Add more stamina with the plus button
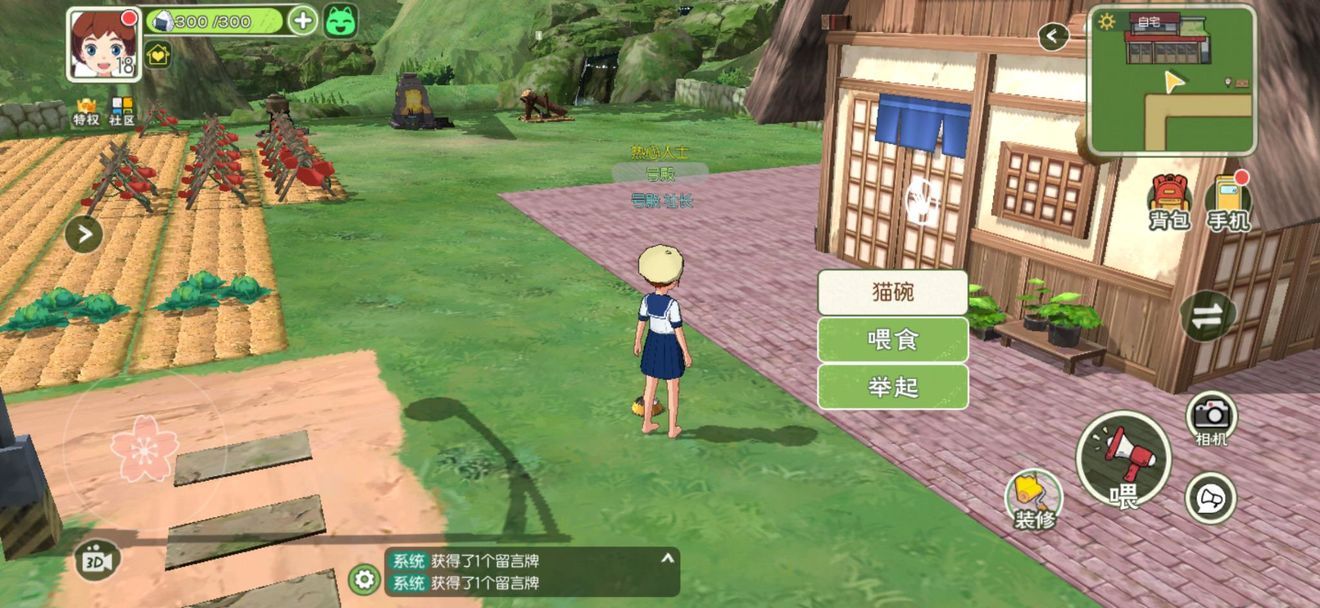The width and height of the screenshot is (1320, 608). click(x=302, y=20)
